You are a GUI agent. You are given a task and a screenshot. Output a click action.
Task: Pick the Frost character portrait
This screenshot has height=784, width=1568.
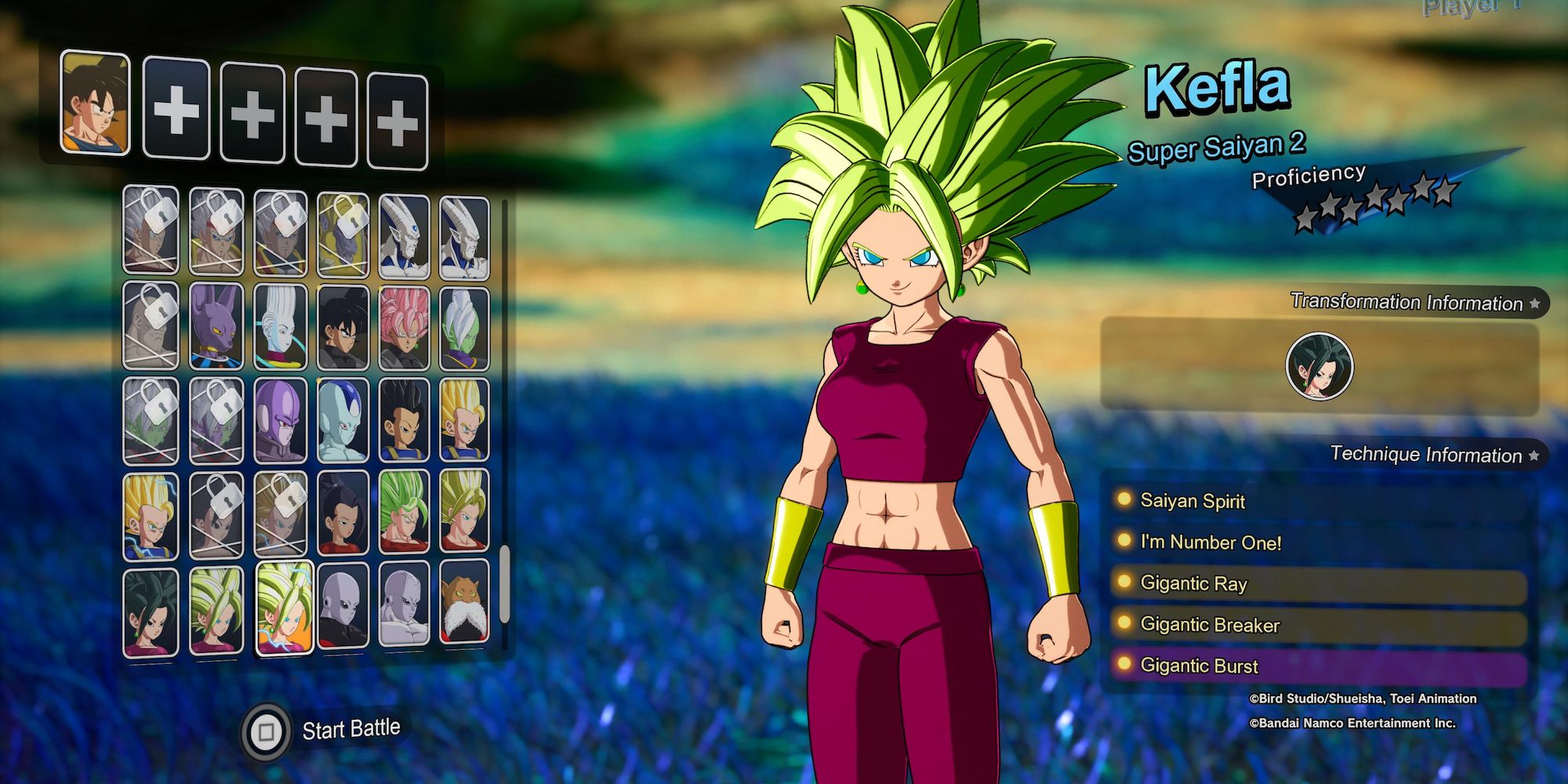[x=343, y=420]
